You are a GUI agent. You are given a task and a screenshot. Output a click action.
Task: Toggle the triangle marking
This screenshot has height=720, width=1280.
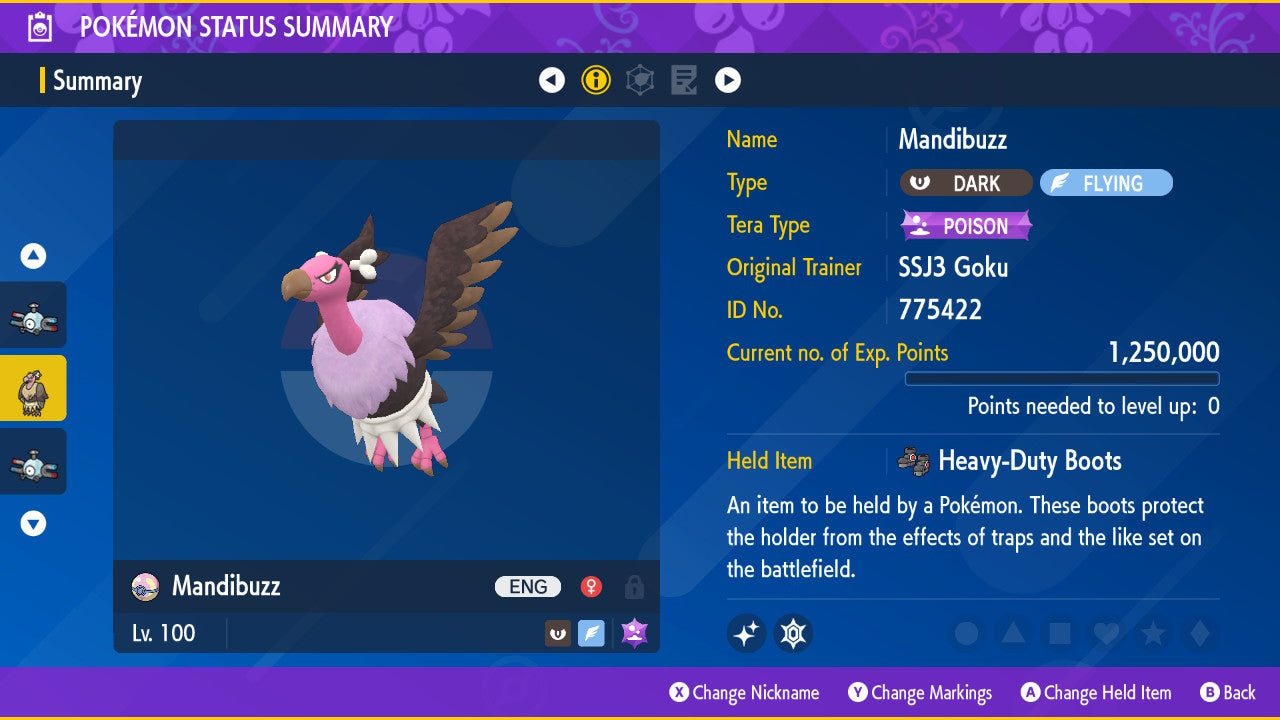point(1013,633)
